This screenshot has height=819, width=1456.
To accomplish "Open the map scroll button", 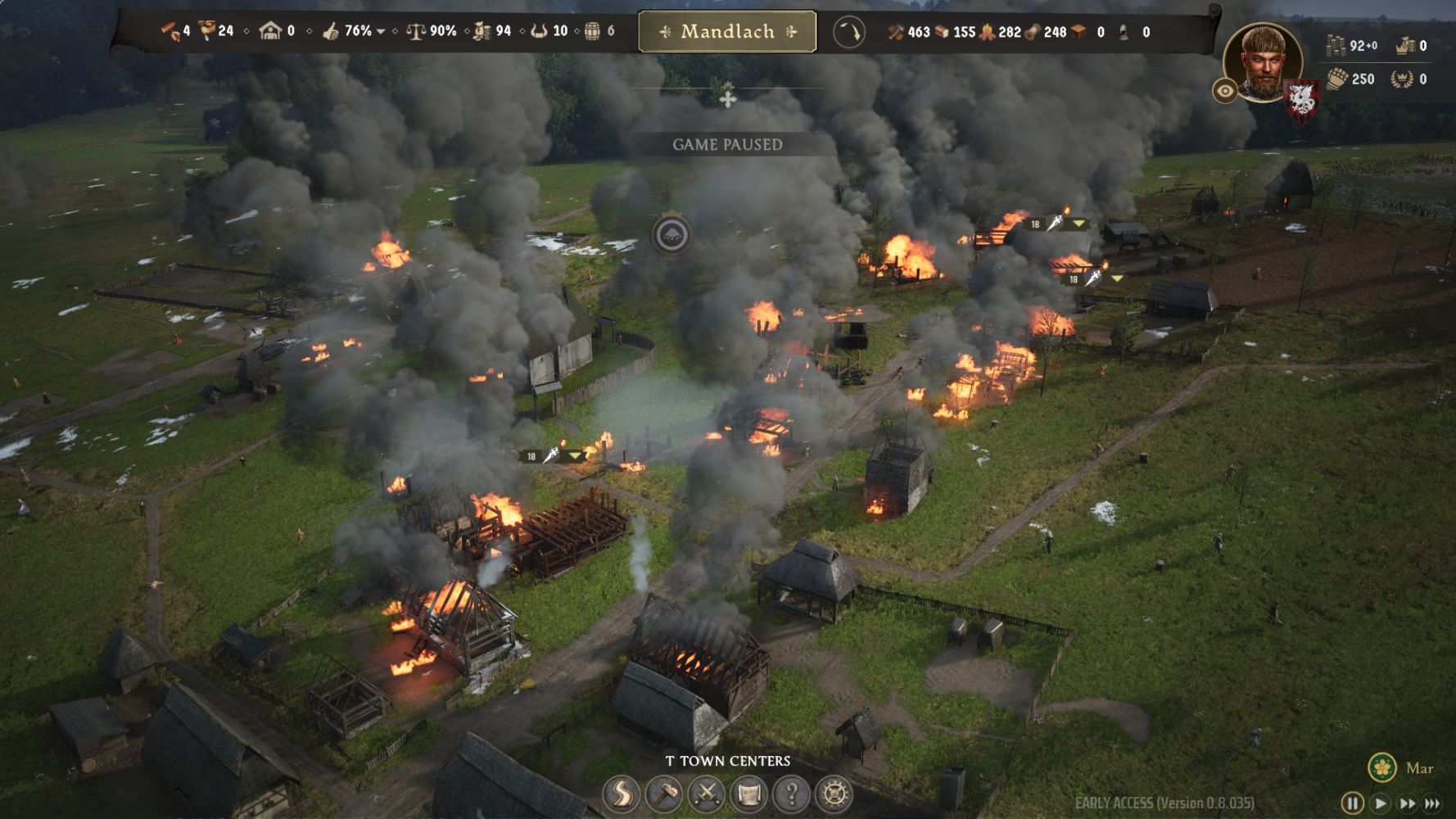I will pyautogui.click(x=749, y=793).
